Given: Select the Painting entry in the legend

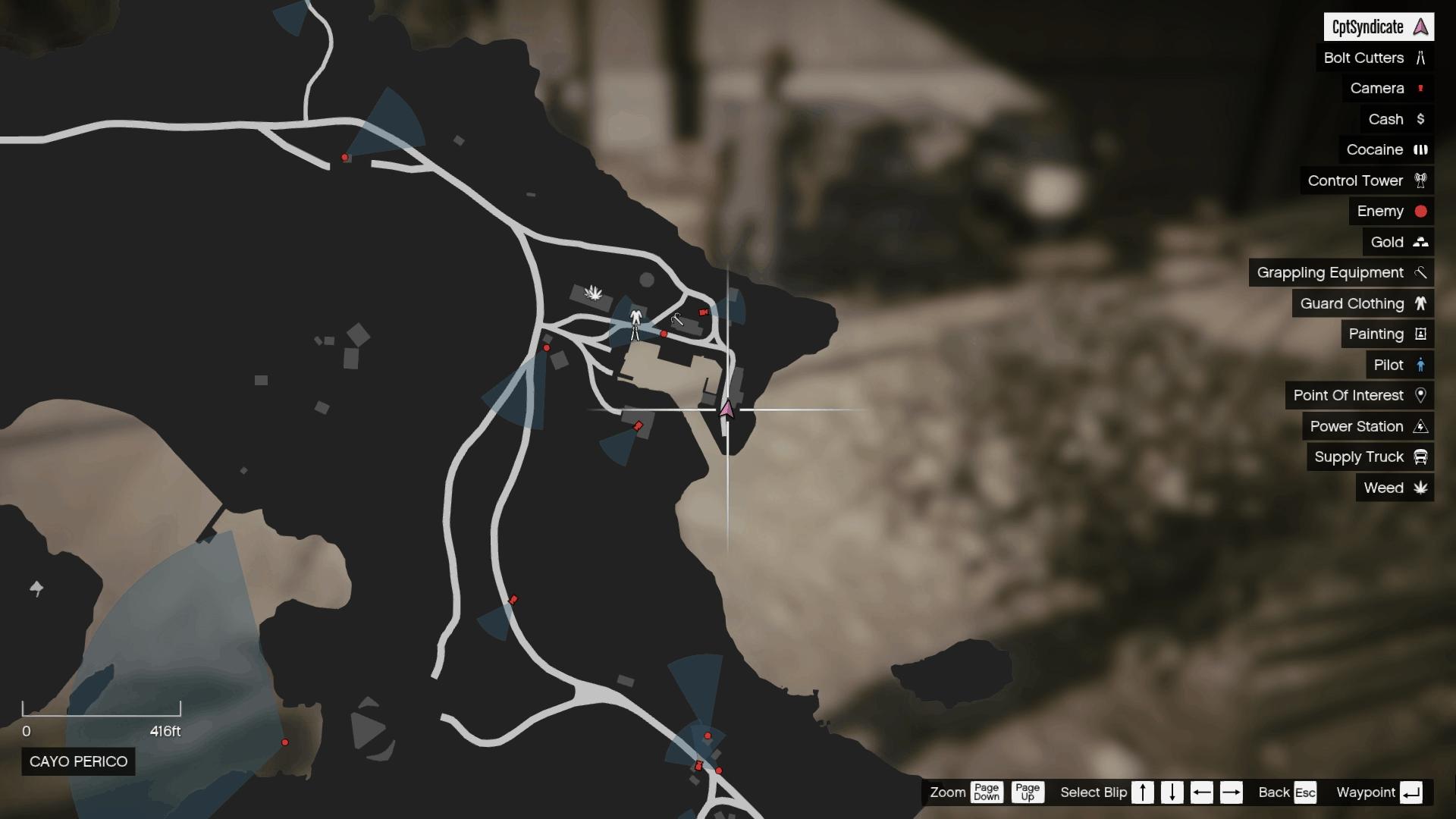Looking at the screenshot, I should tap(1385, 334).
